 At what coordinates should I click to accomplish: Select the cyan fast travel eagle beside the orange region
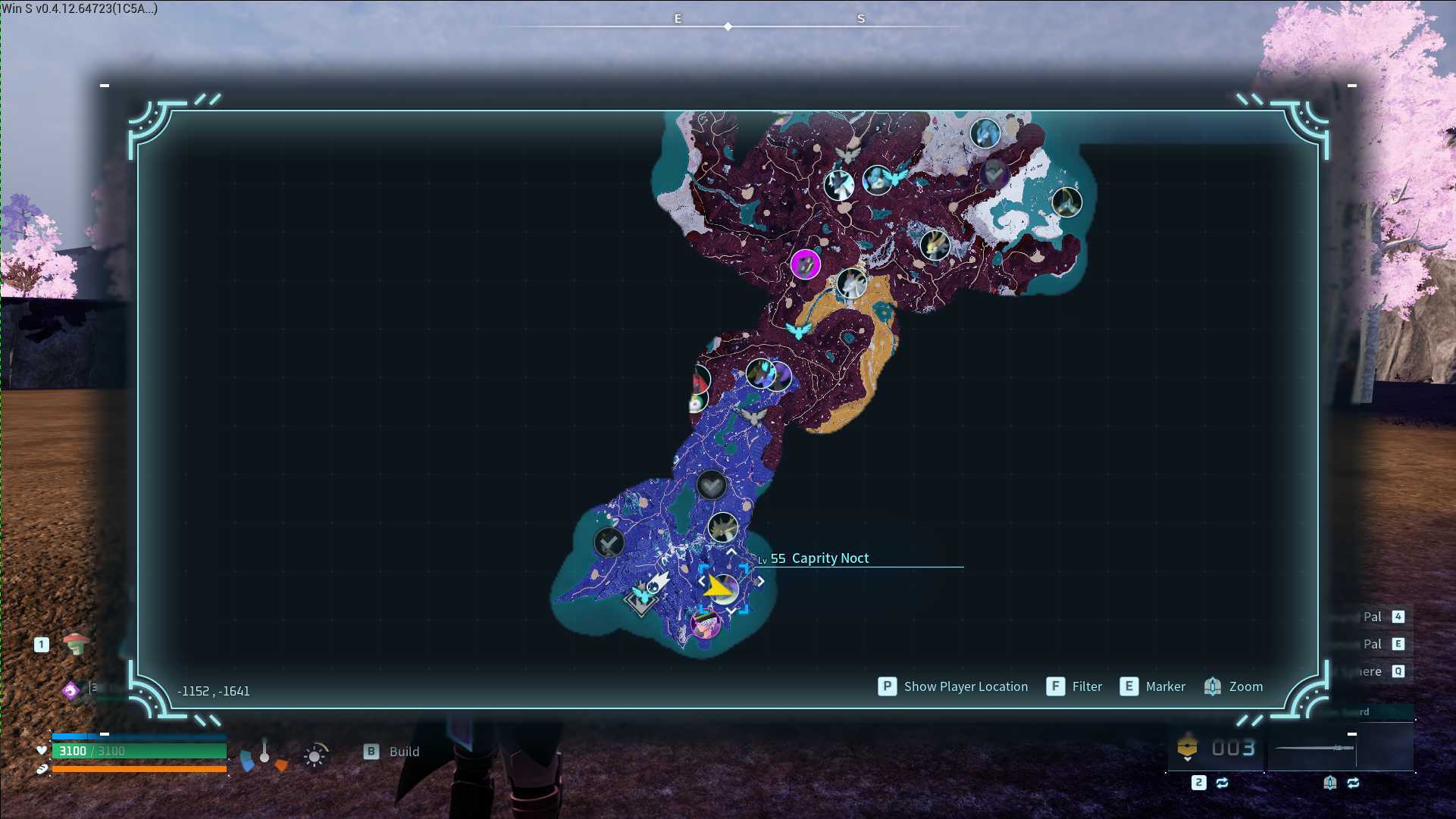tap(797, 330)
